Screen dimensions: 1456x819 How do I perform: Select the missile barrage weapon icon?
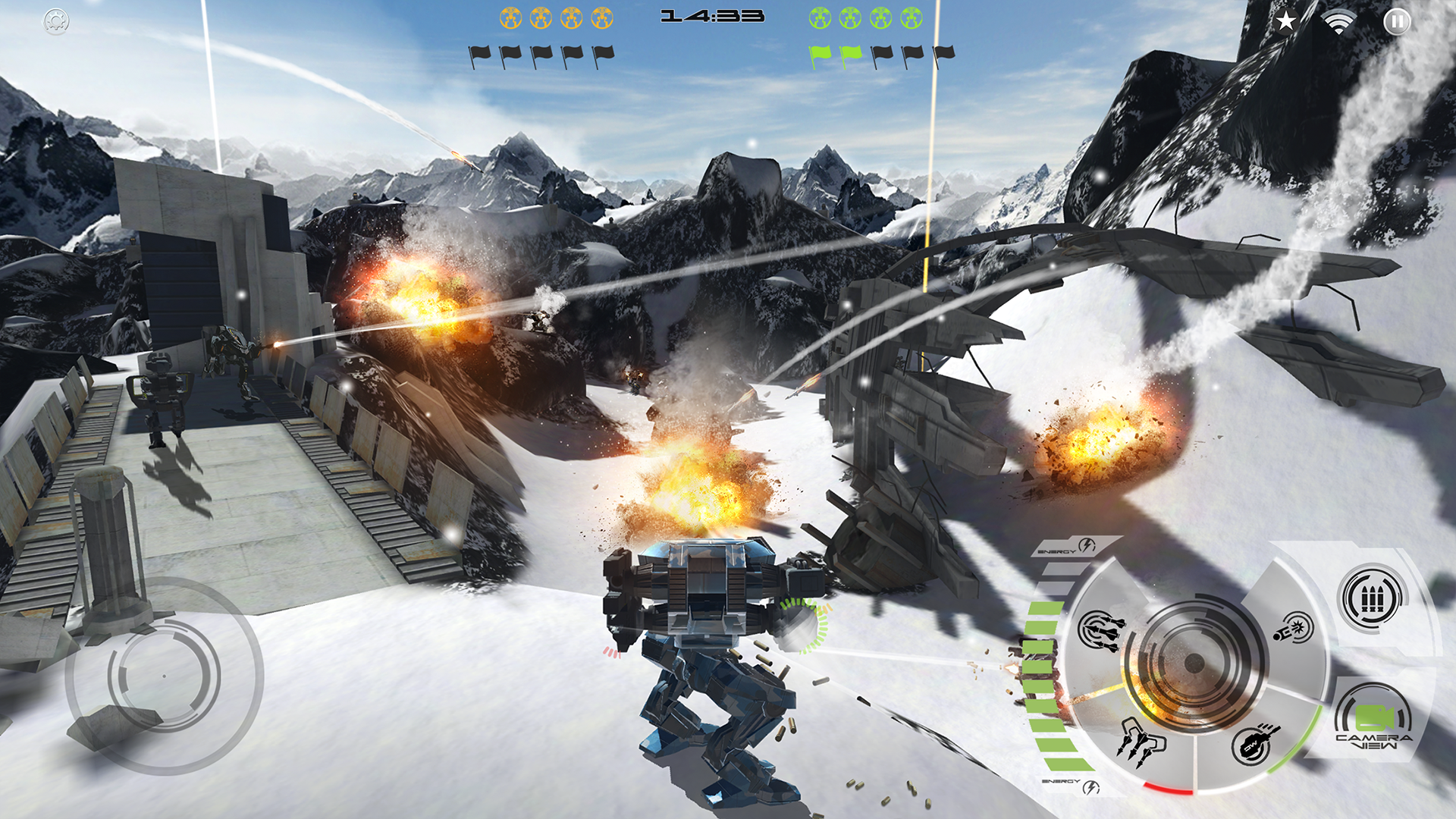point(1102,632)
